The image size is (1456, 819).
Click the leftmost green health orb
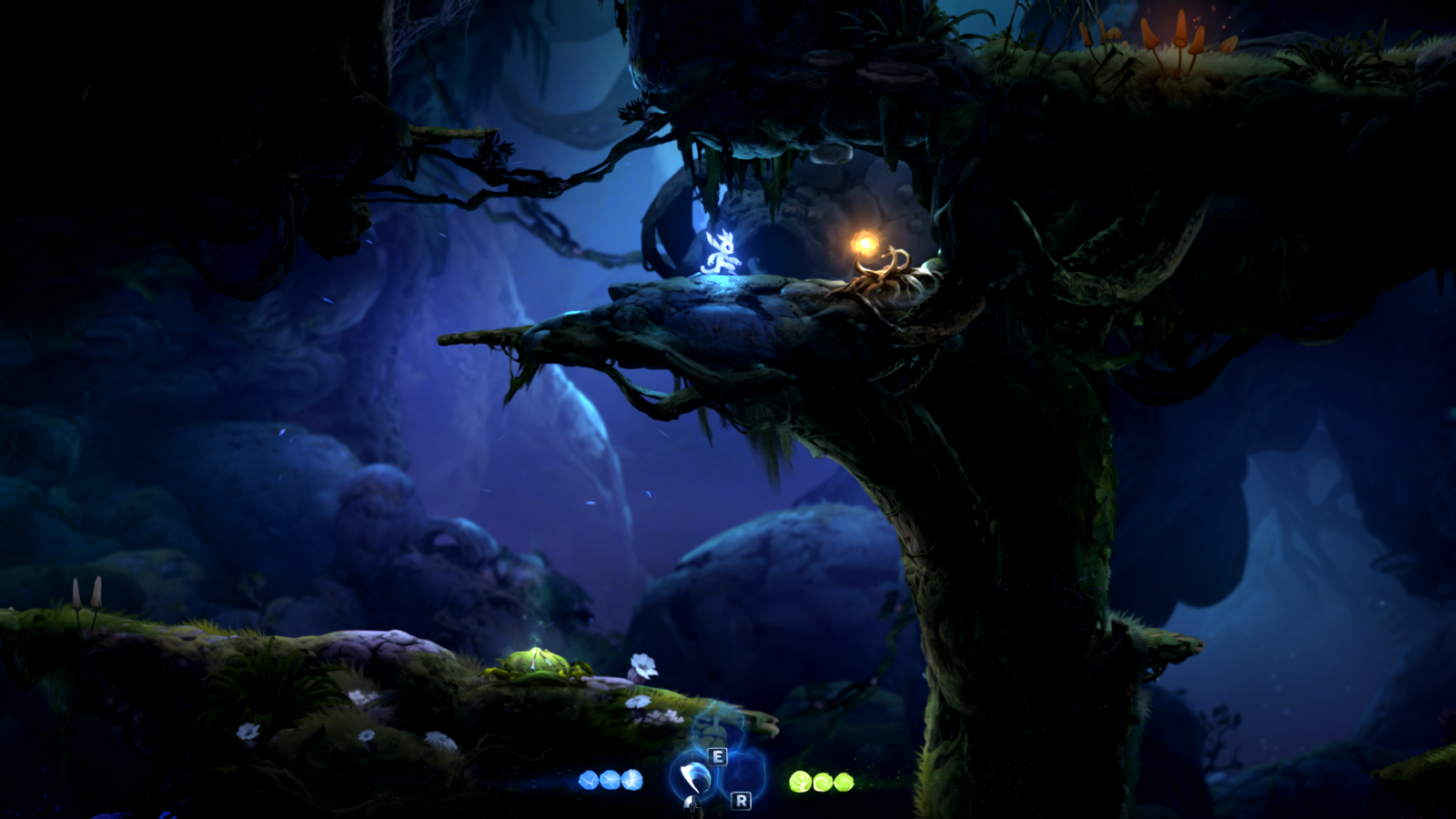(x=800, y=781)
